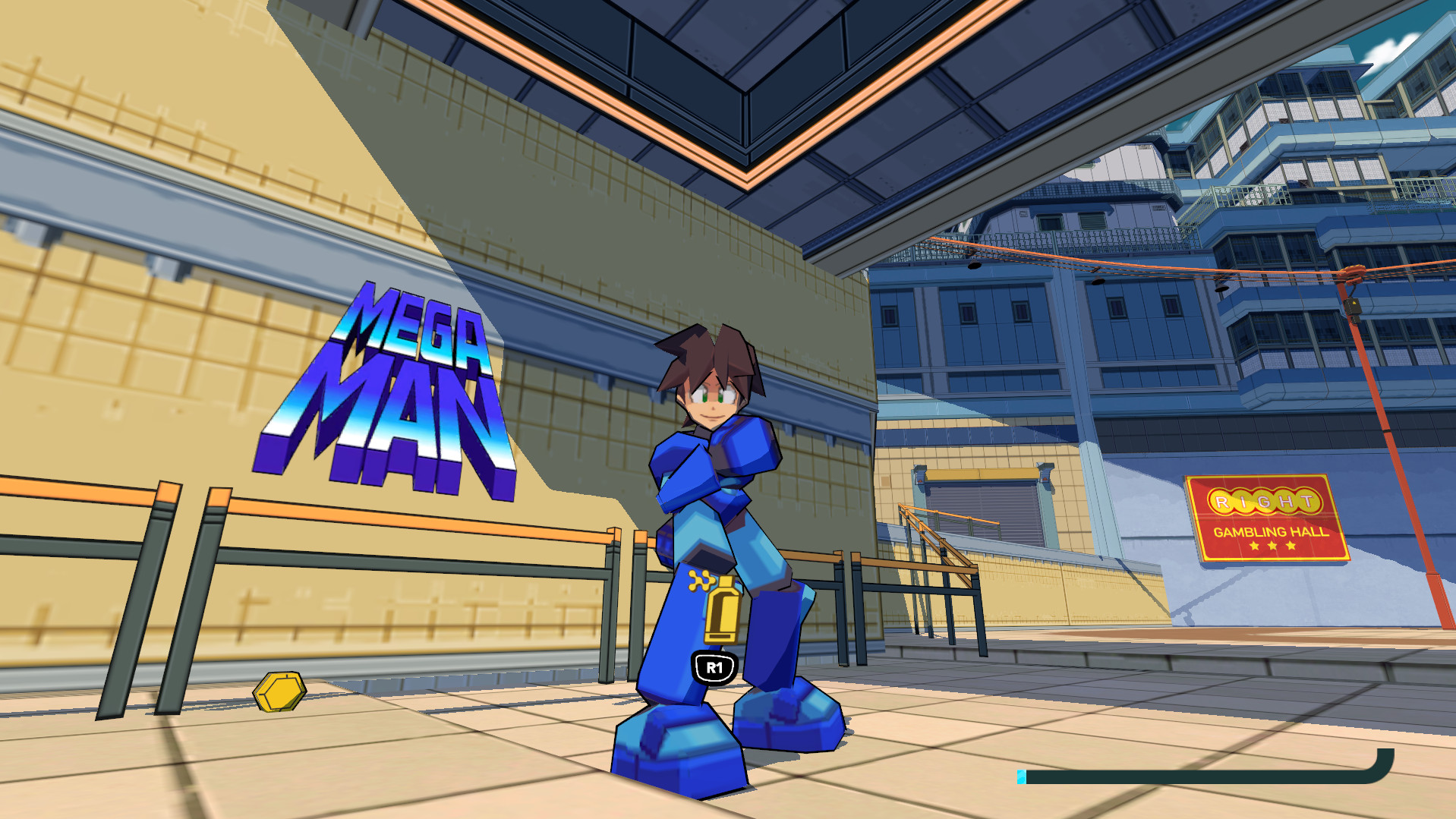This screenshot has width=1456, height=819.
Task: Click the leftmost star on the Gambling Hall sign
Action: point(1255,546)
